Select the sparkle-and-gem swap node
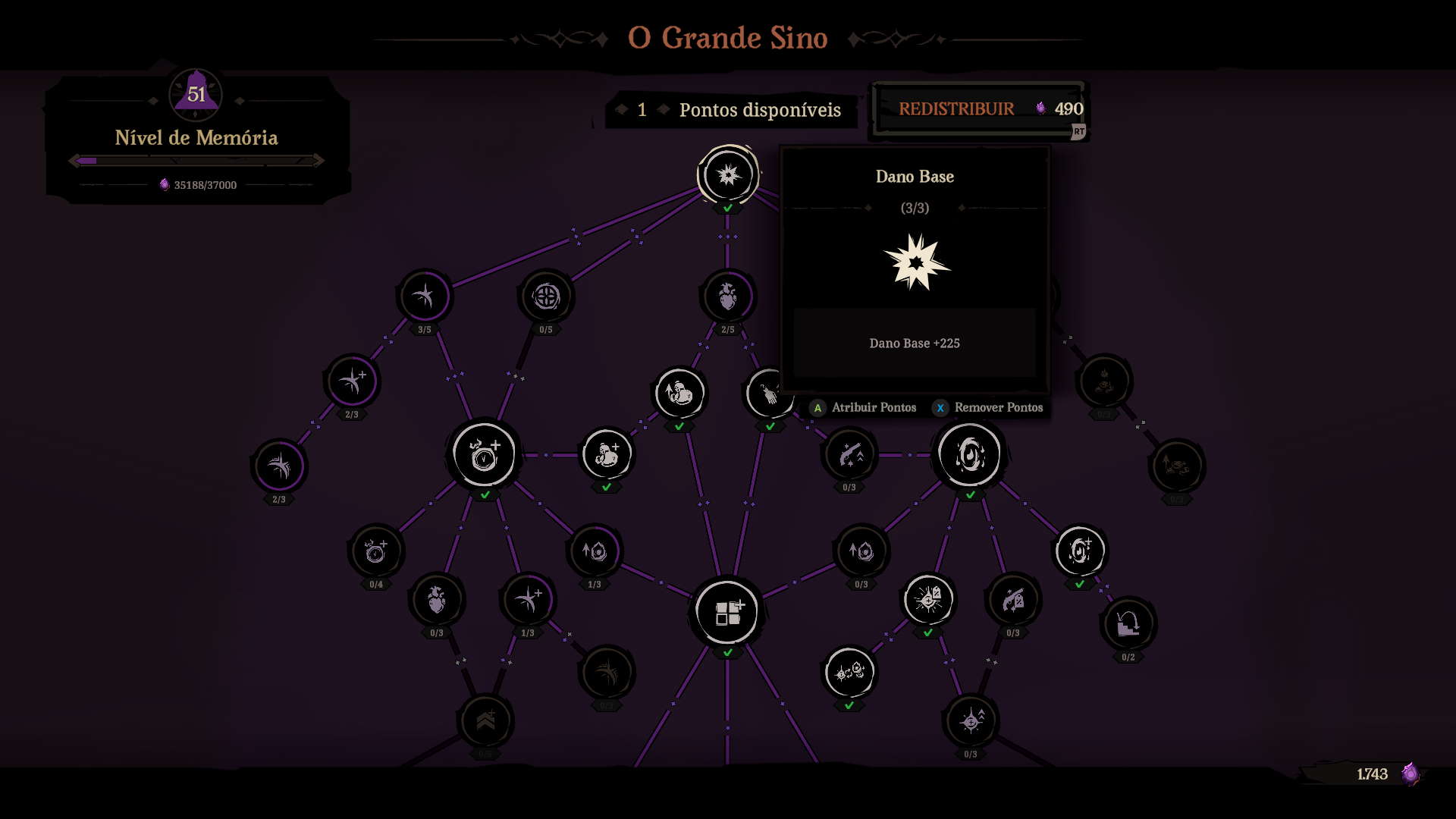Screen dimensions: 1456x819 click(x=849, y=673)
